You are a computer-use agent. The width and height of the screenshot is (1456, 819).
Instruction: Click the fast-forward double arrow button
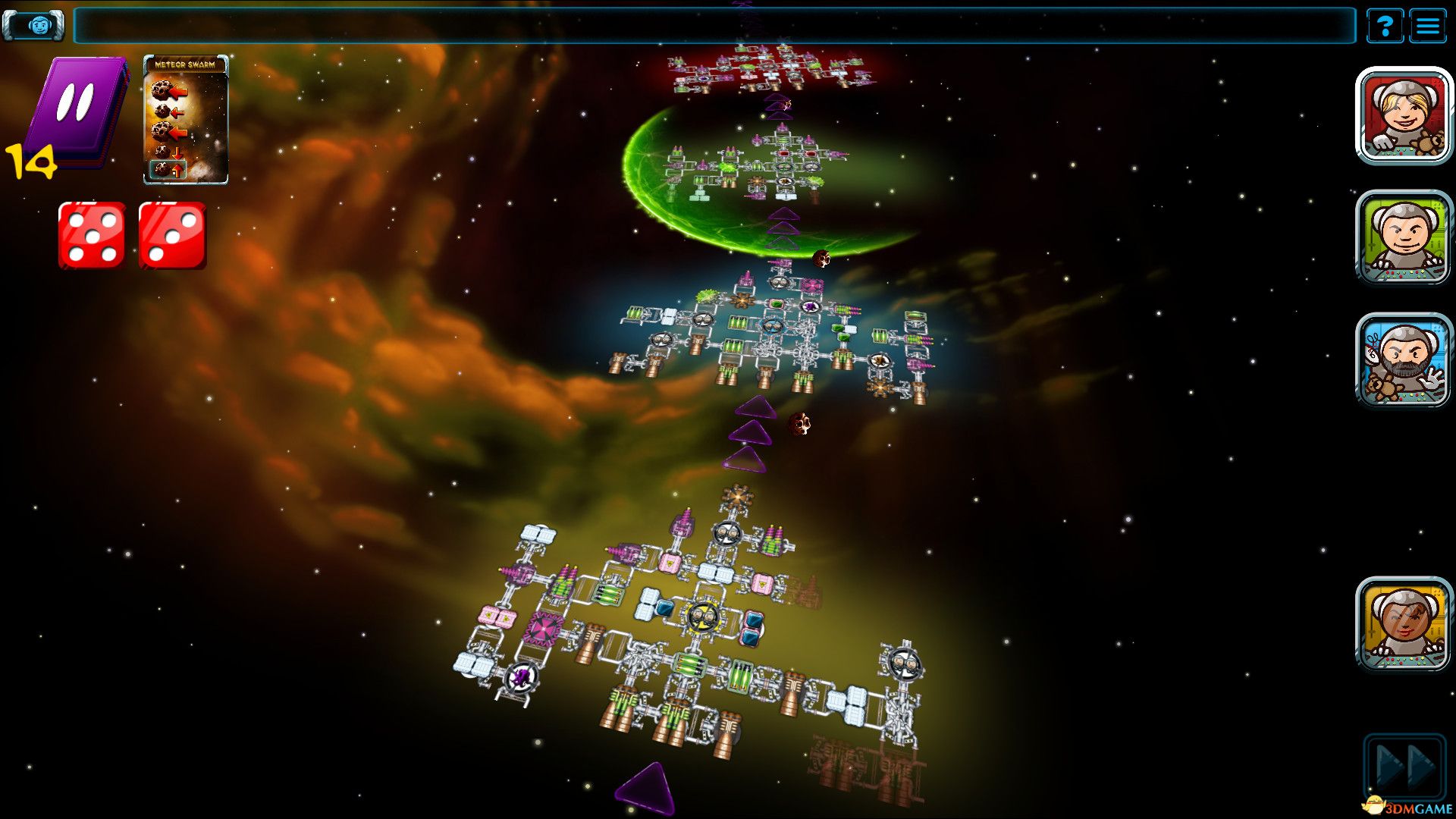[x=1405, y=766]
